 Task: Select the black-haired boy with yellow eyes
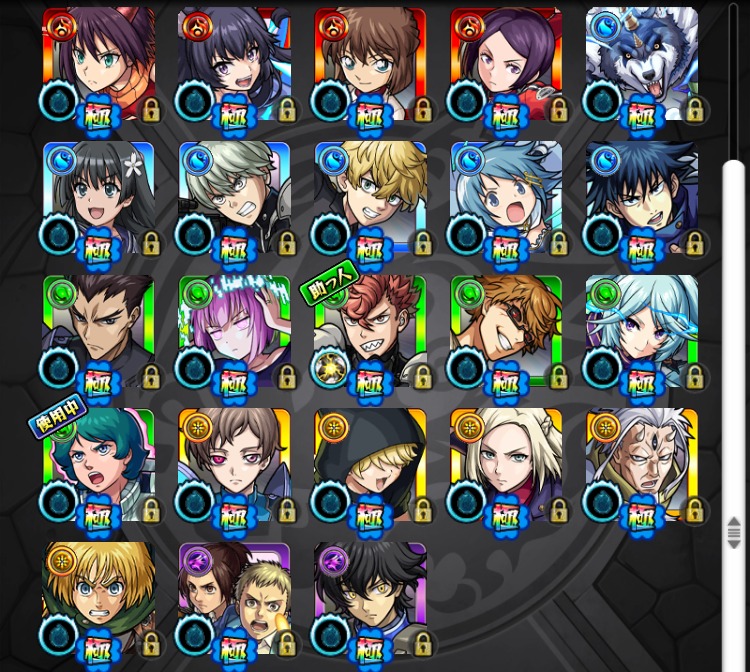370,598
